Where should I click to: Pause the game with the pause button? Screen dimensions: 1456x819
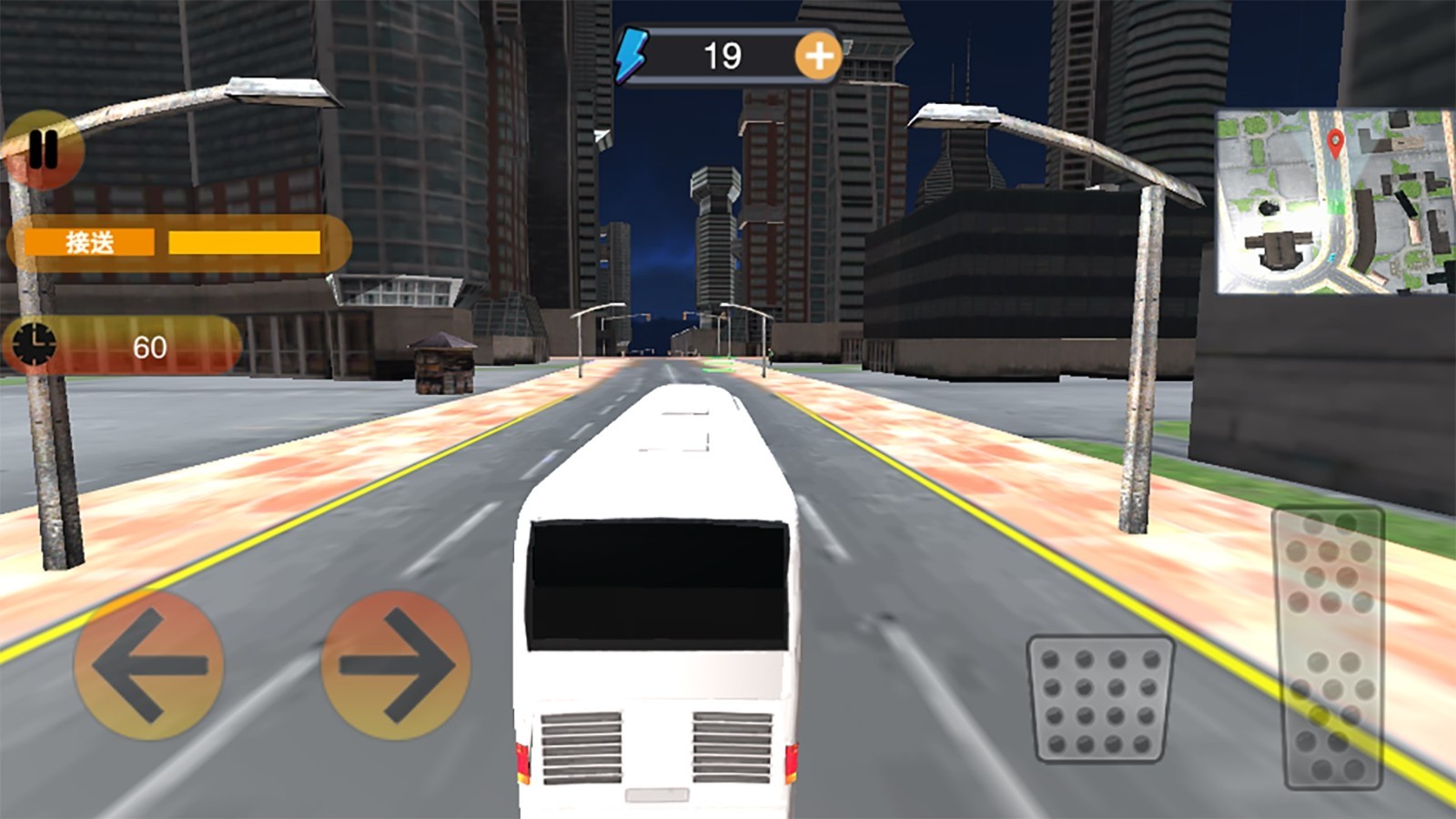click(x=42, y=149)
